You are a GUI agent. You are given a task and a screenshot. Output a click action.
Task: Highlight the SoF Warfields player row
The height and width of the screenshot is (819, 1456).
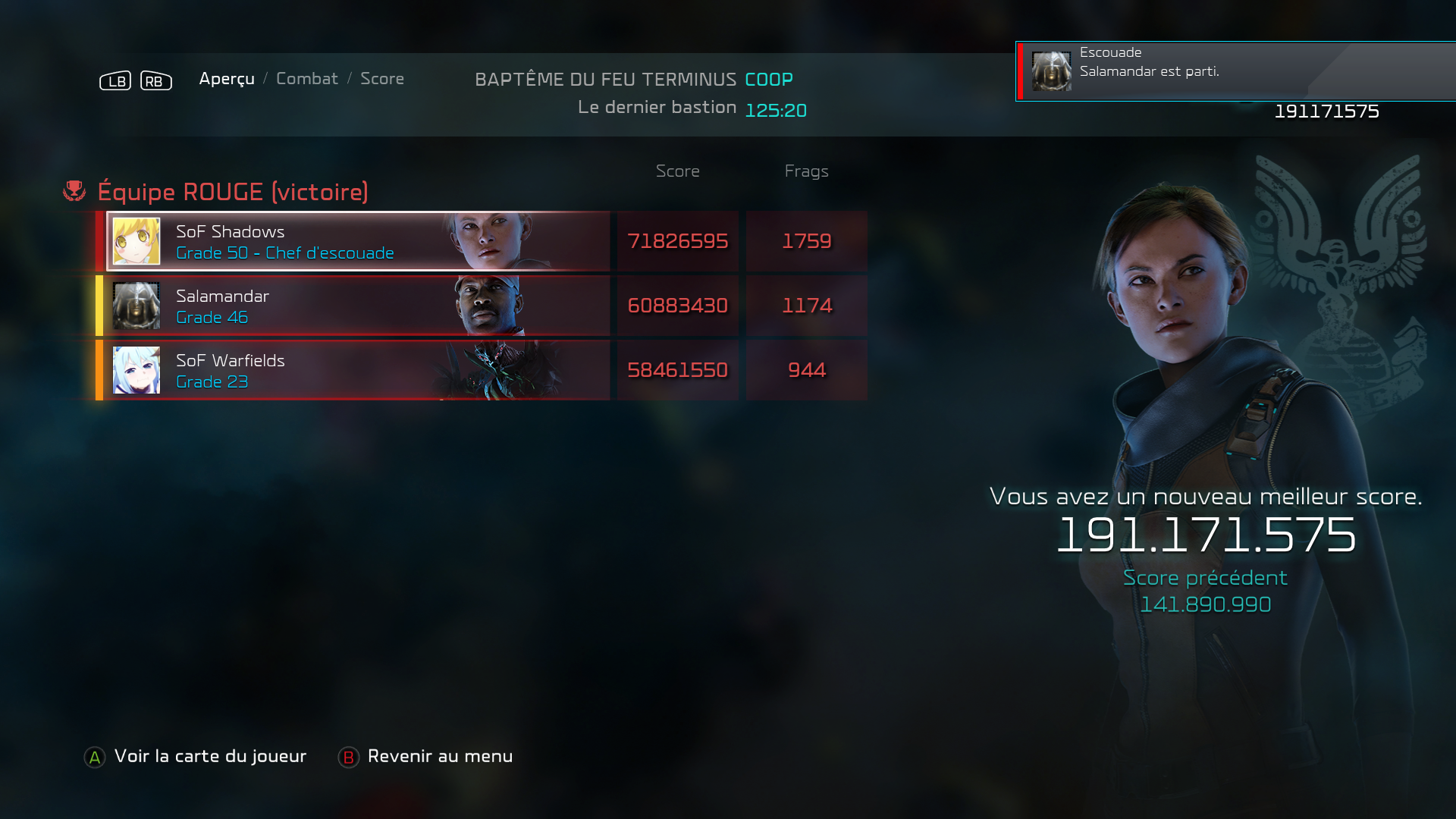tap(358, 370)
